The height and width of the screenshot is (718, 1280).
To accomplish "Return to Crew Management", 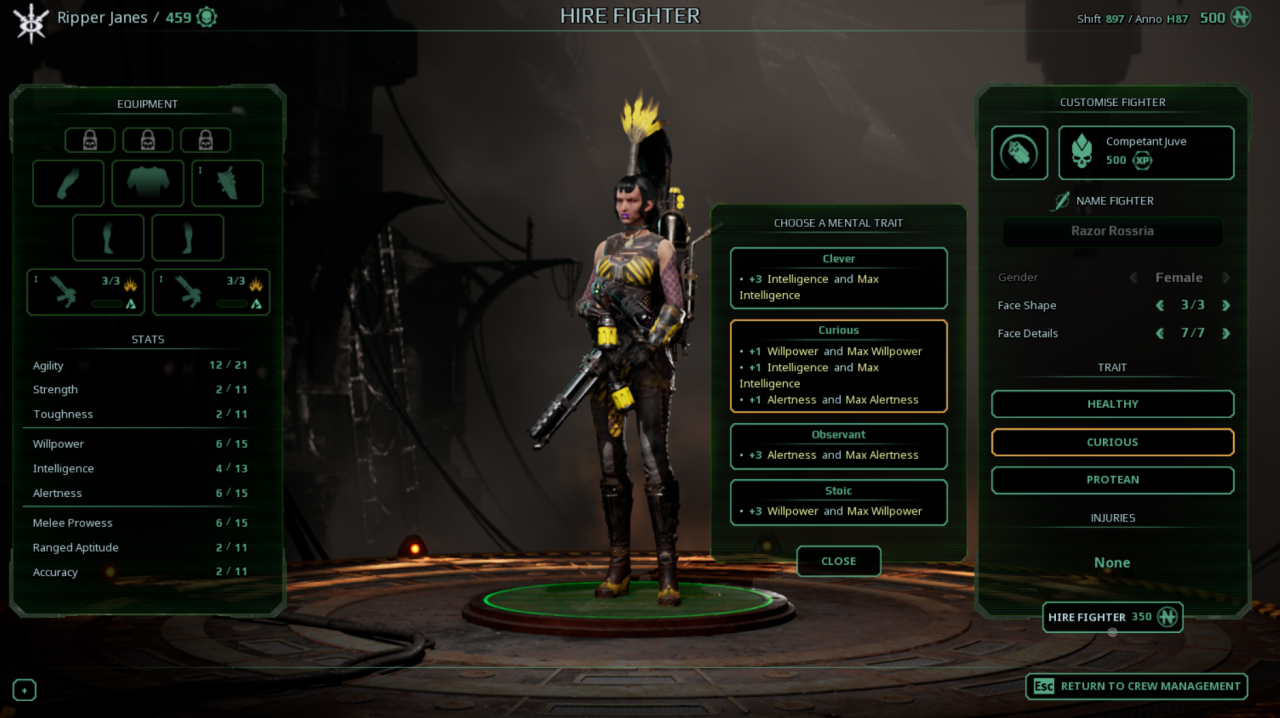I will 1136,686.
